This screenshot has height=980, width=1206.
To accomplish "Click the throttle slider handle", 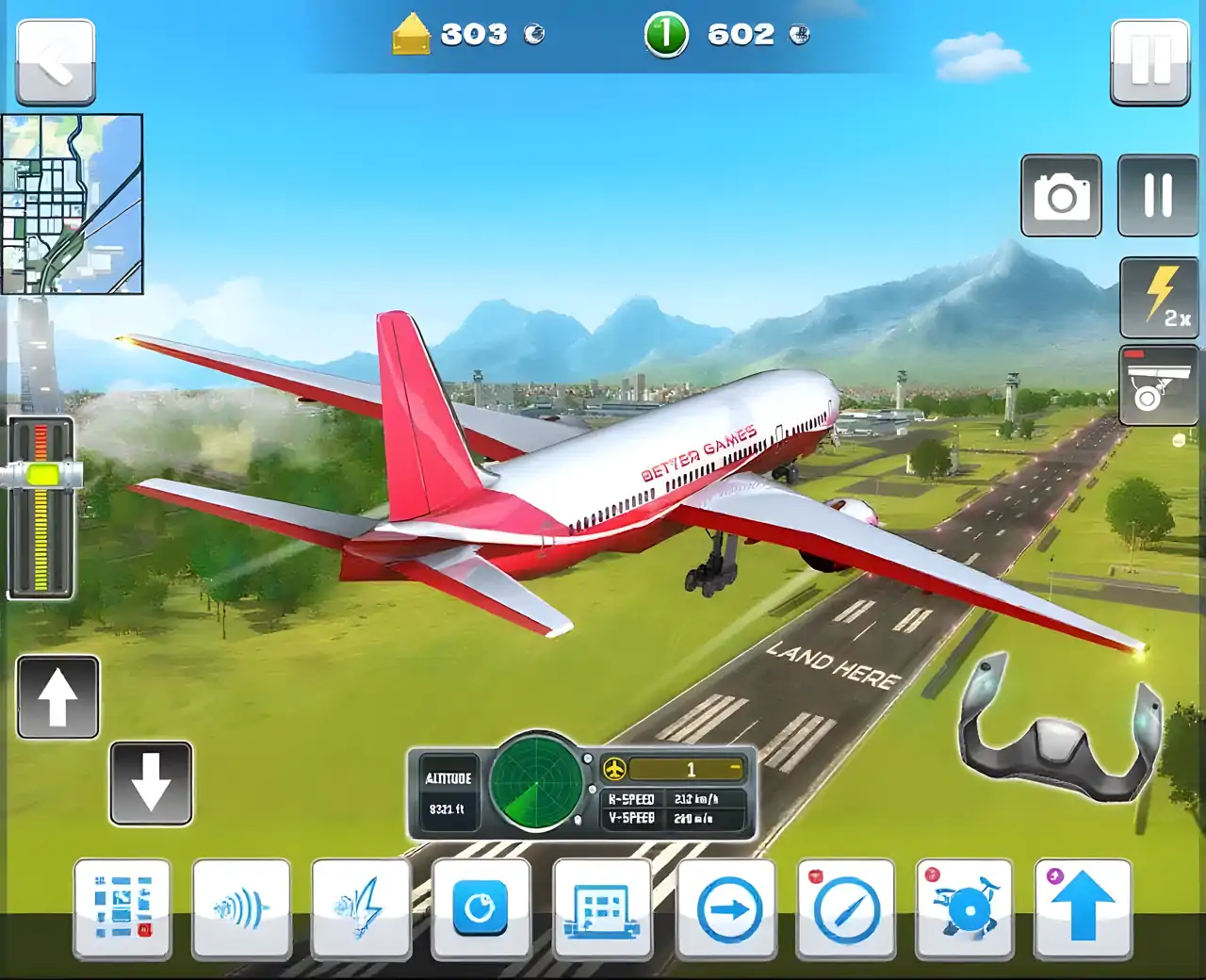I will point(41,473).
